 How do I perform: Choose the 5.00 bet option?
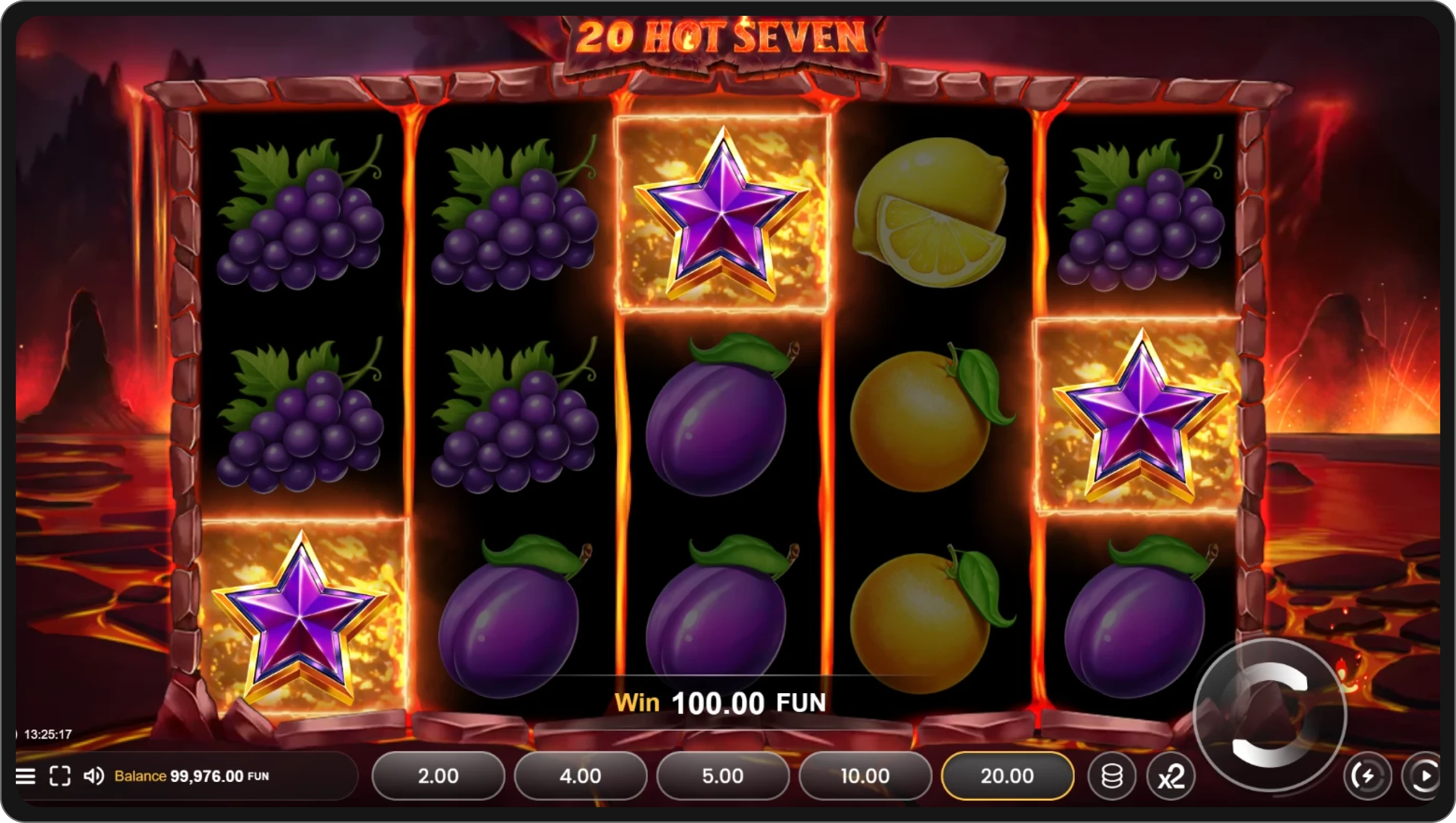(x=722, y=776)
